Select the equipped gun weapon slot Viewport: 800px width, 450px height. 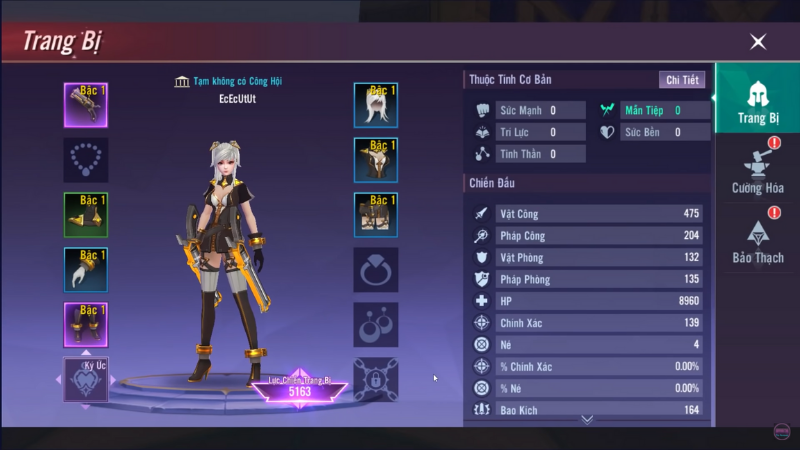(x=86, y=105)
